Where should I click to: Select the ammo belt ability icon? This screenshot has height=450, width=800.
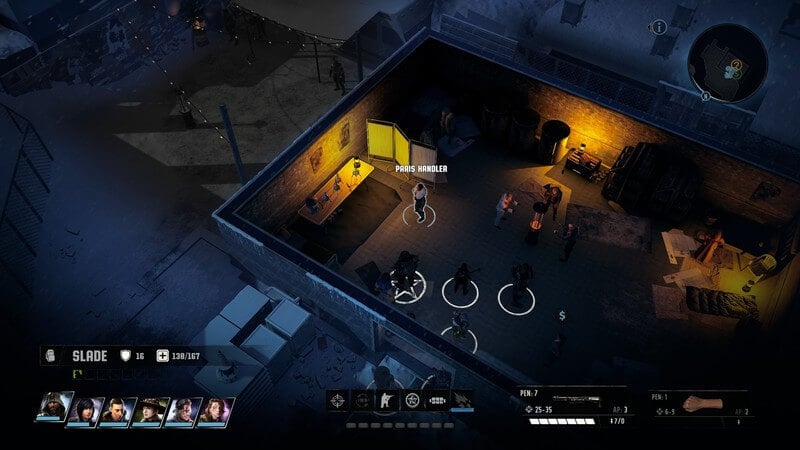pos(437,401)
